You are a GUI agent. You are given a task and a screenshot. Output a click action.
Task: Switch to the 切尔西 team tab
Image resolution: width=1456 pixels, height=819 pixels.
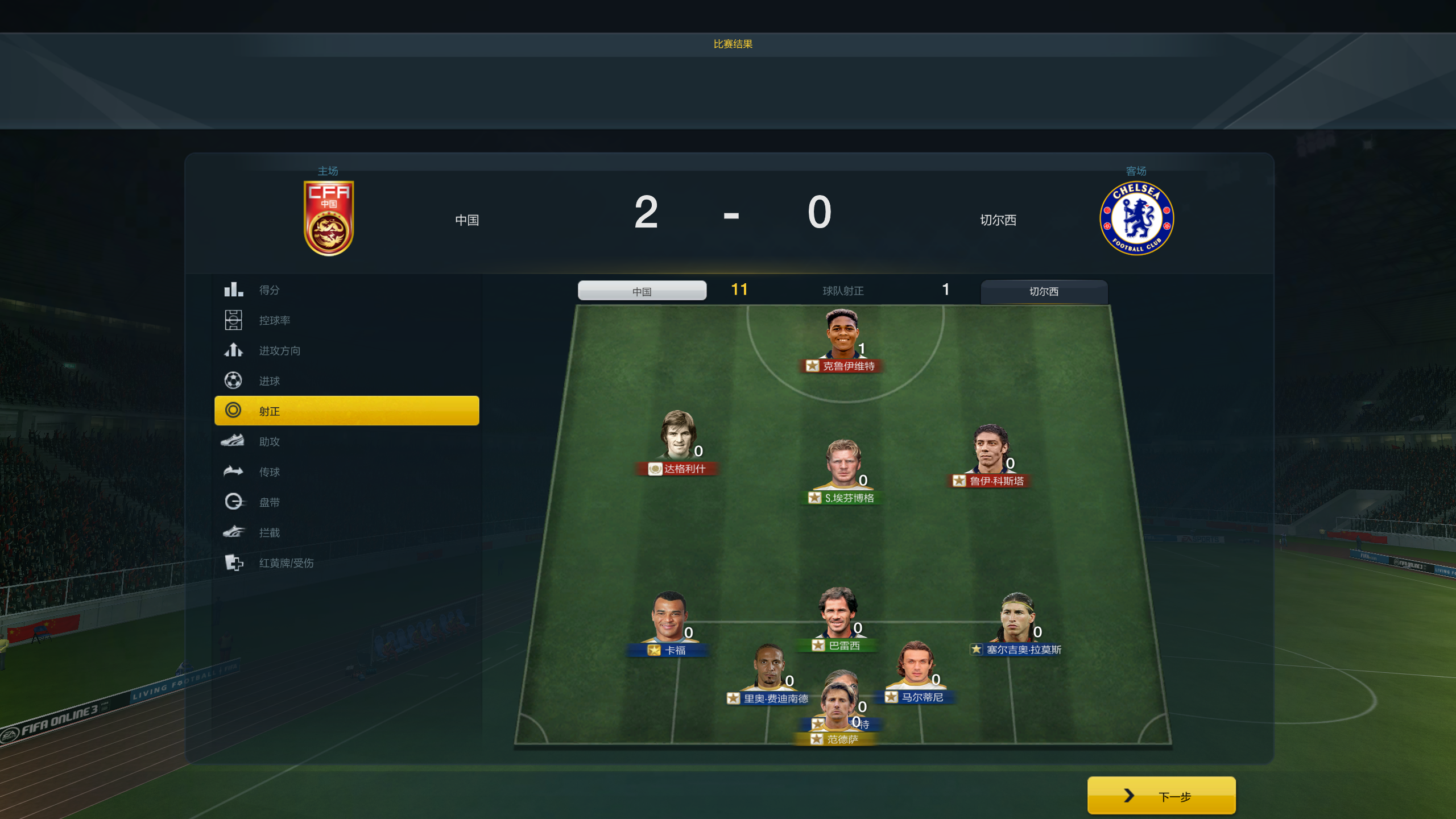point(1044,291)
